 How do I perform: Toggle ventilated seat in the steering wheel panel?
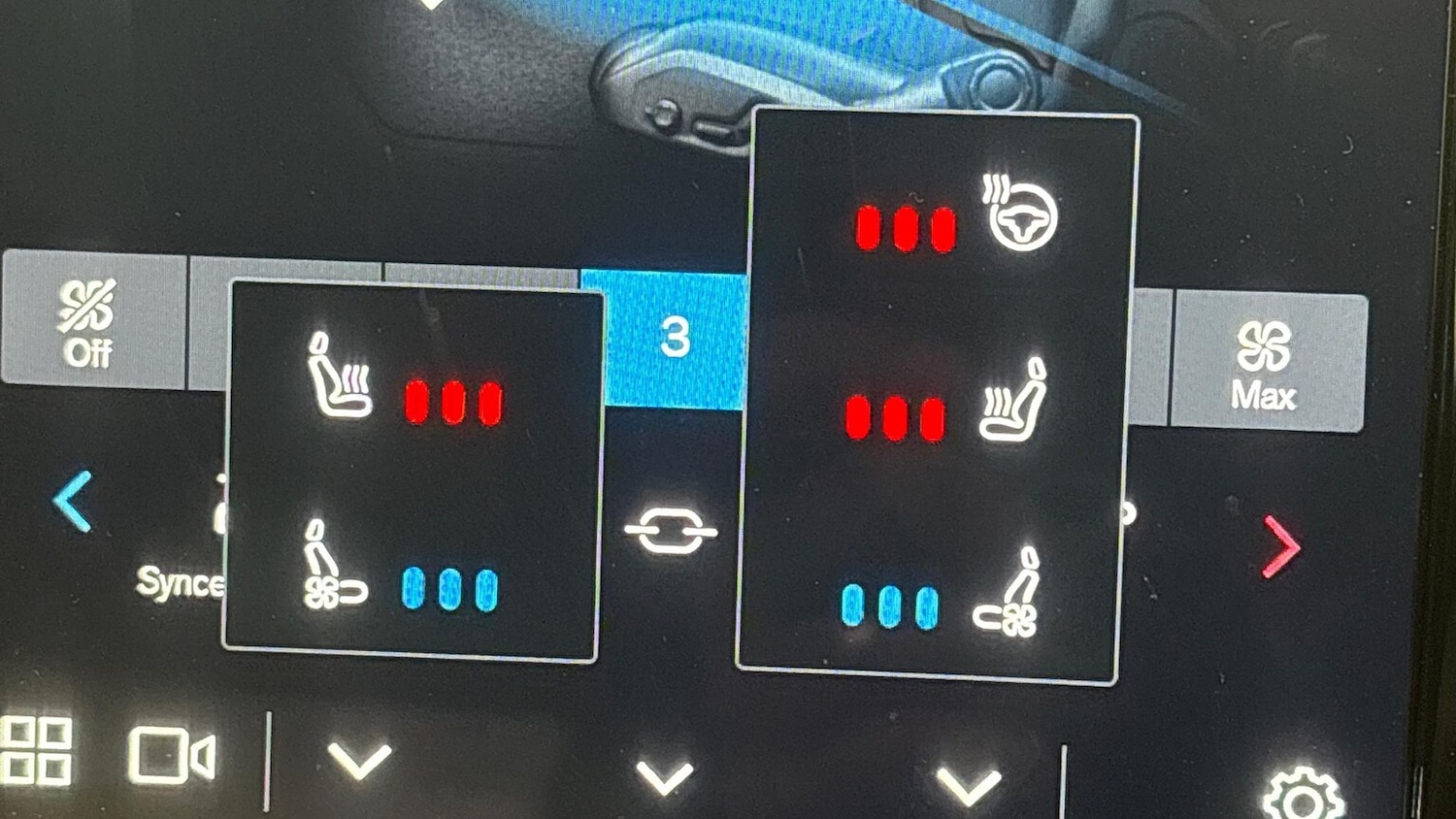pos(1009,594)
